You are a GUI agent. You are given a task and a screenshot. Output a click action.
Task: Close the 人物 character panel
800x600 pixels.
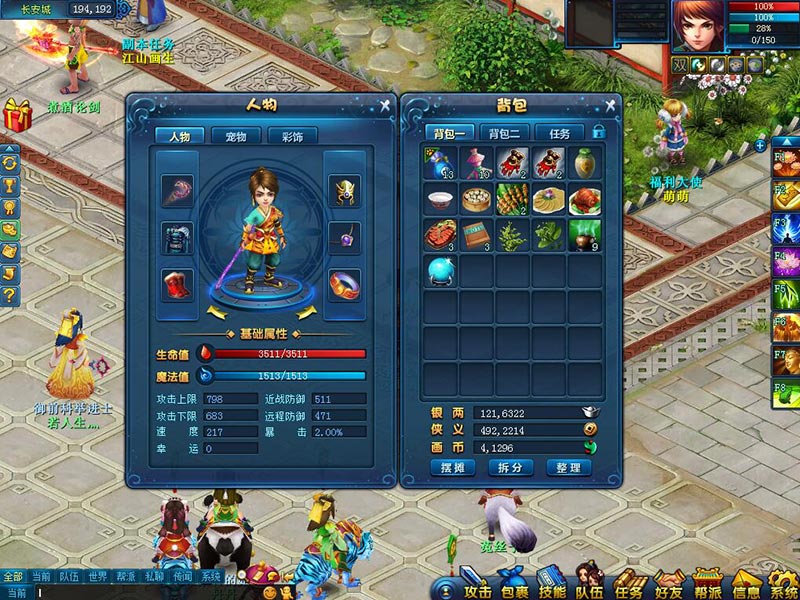click(385, 105)
